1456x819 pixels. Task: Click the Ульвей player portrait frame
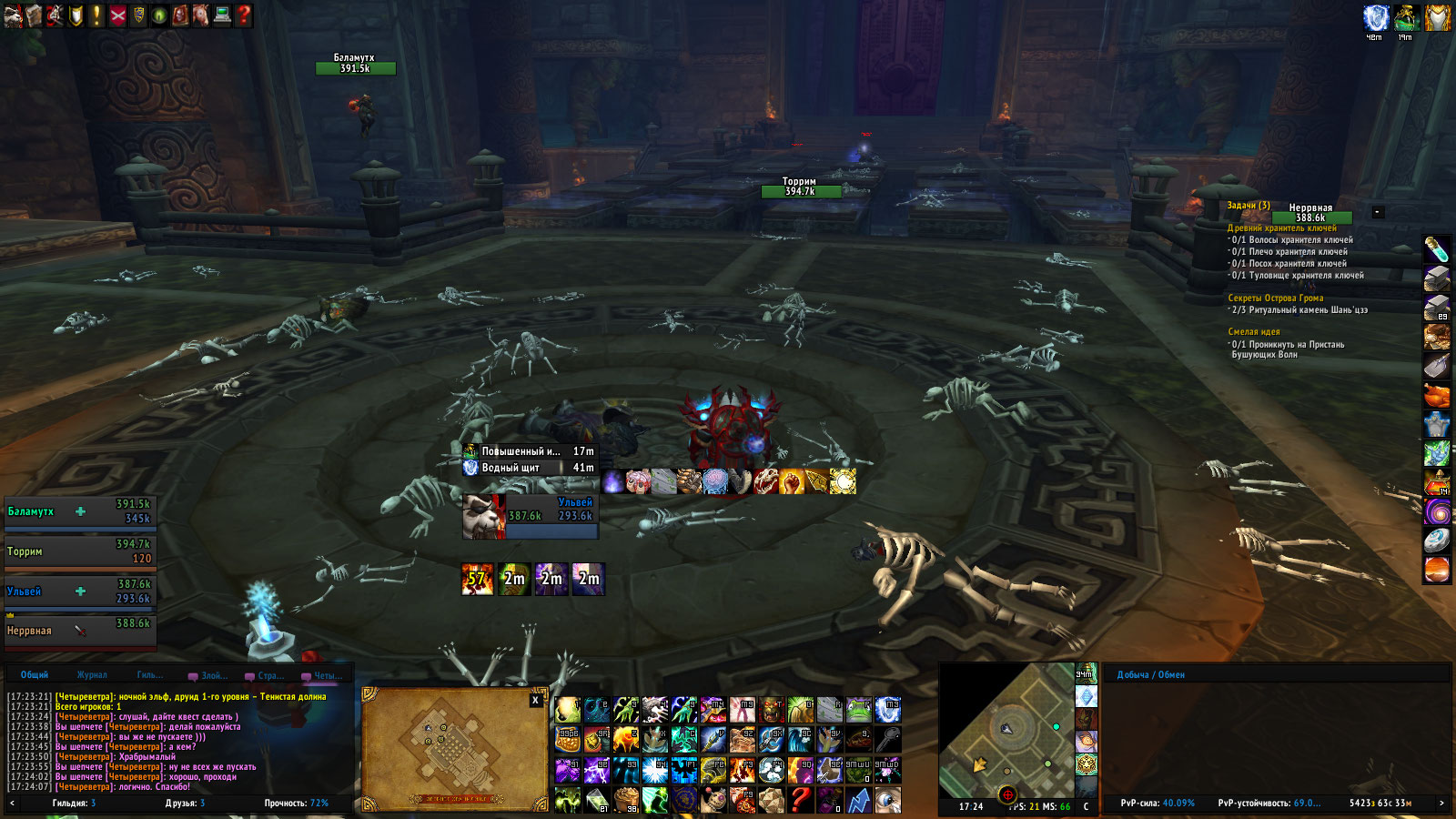click(x=483, y=516)
